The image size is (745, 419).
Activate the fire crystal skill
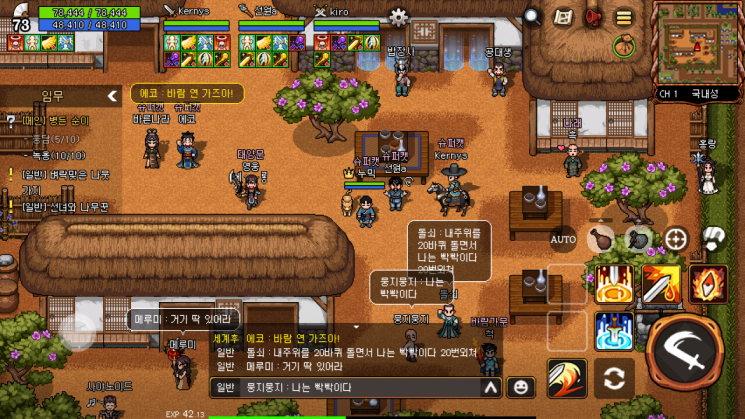coord(707,284)
